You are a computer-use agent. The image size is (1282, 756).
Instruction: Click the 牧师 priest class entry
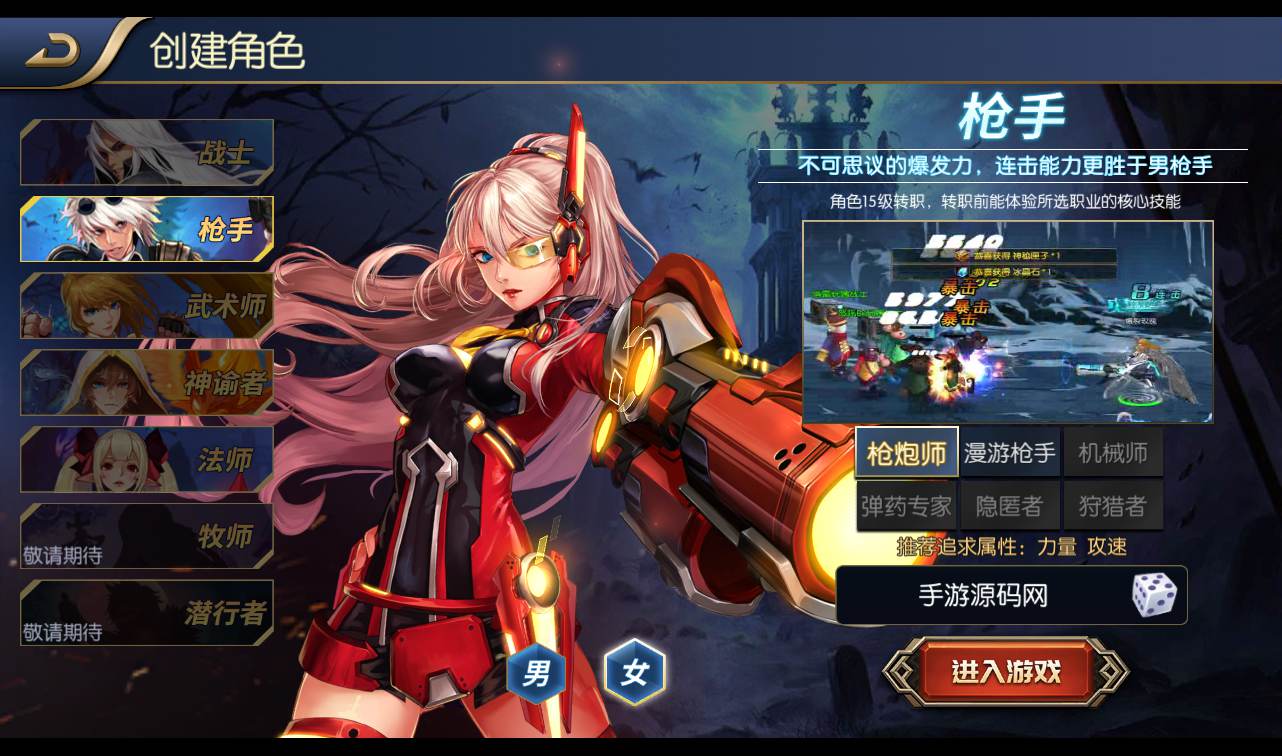pyautogui.click(x=146, y=537)
